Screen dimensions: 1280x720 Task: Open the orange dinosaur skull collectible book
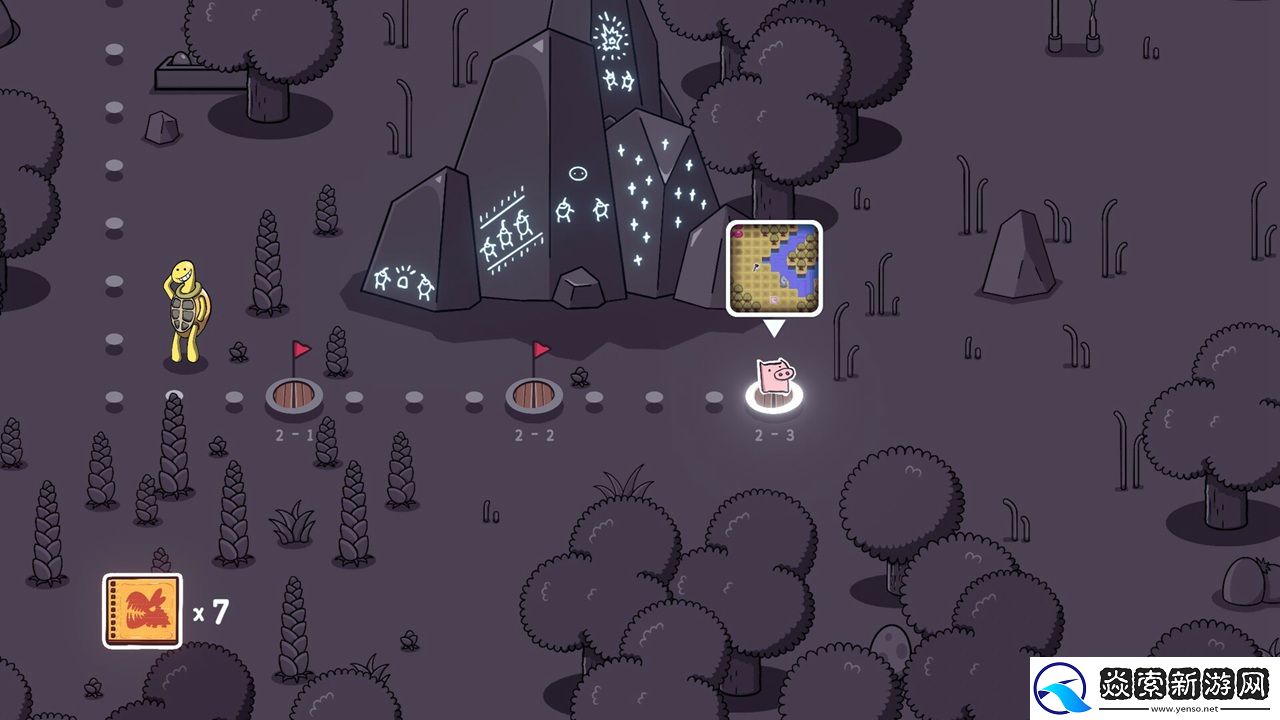coord(142,610)
